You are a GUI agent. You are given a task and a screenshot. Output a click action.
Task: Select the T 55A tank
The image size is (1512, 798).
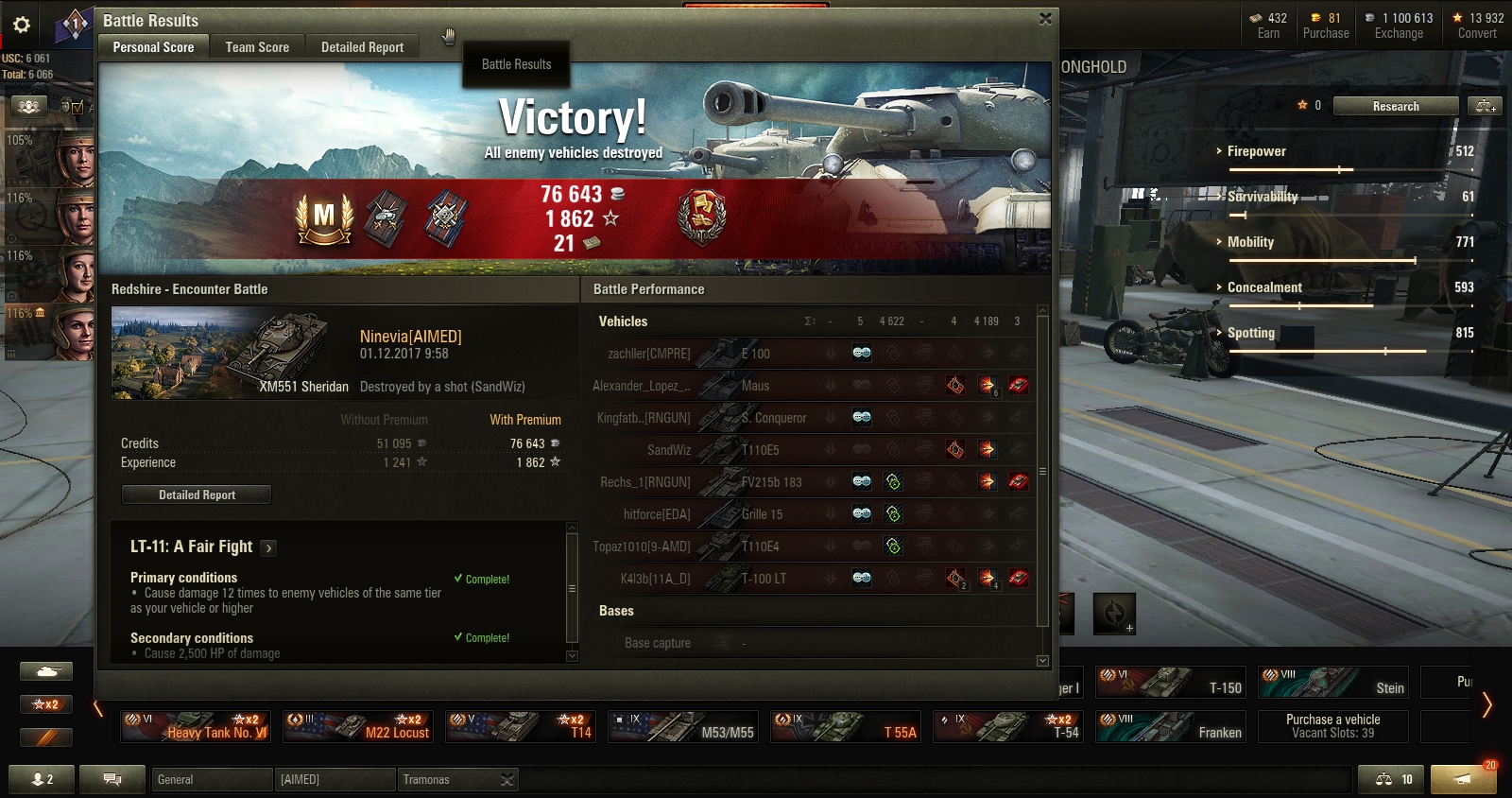click(845, 726)
